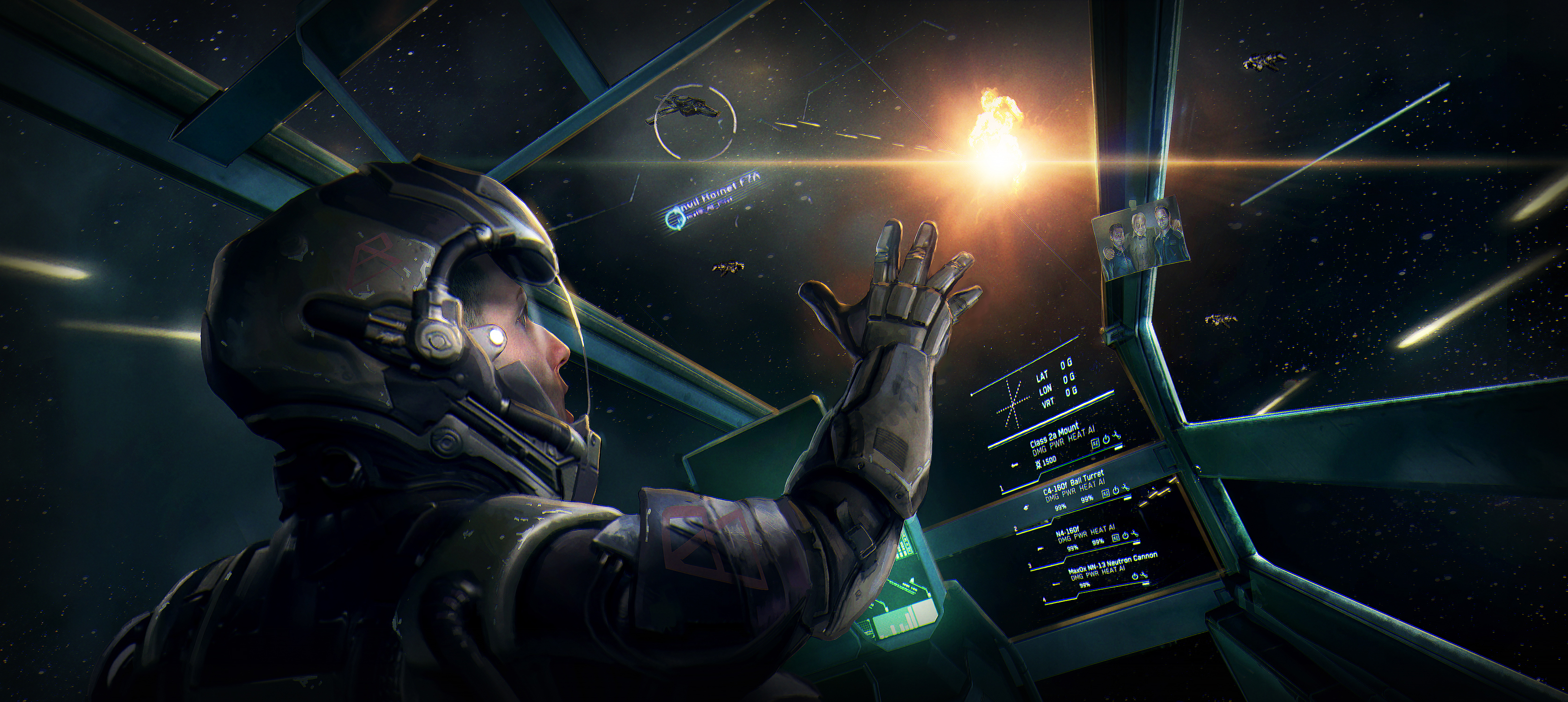Click the AI icon on the N4-160f panel
The width and height of the screenshot is (1568, 702).
1116,538
